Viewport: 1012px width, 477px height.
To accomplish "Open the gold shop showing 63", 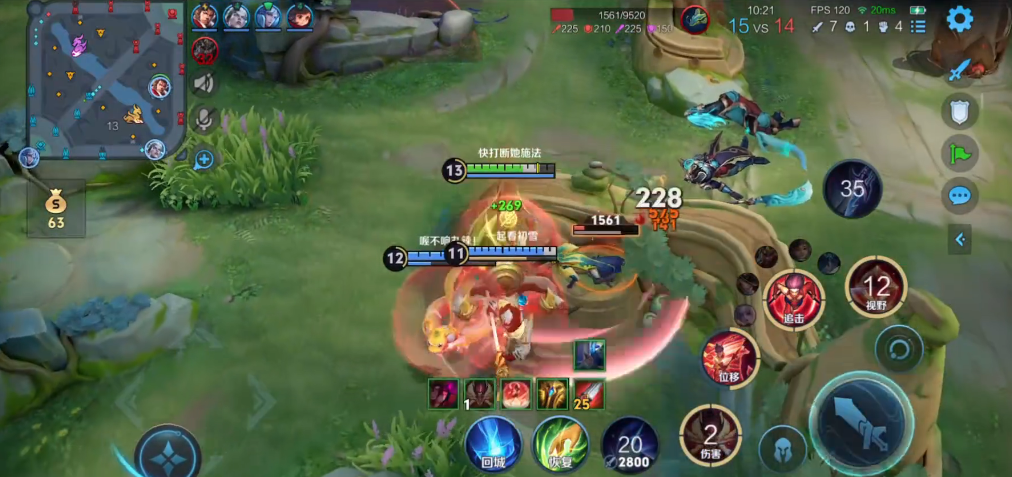I will point(56,208).
